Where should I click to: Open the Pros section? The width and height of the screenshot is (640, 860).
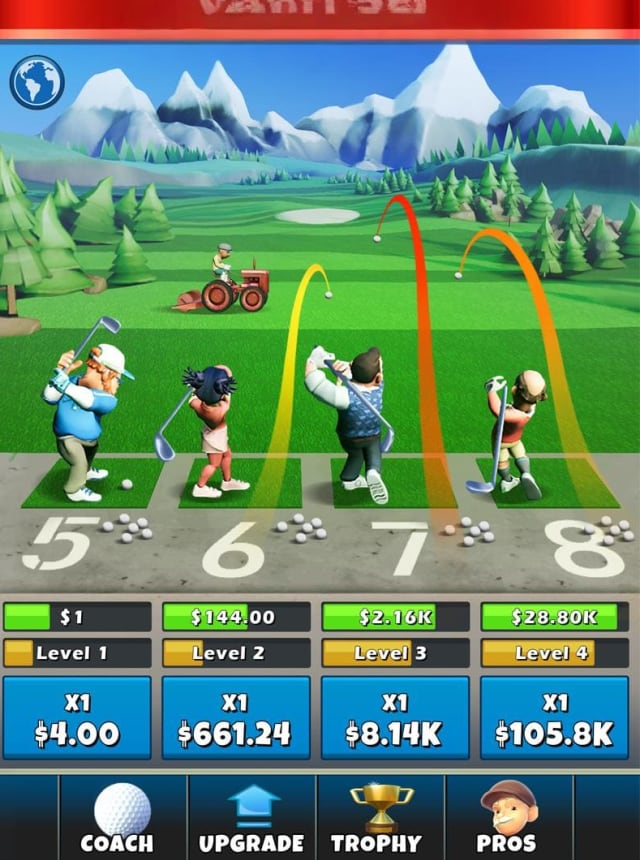pyautogui.click(x=508, y=818)
